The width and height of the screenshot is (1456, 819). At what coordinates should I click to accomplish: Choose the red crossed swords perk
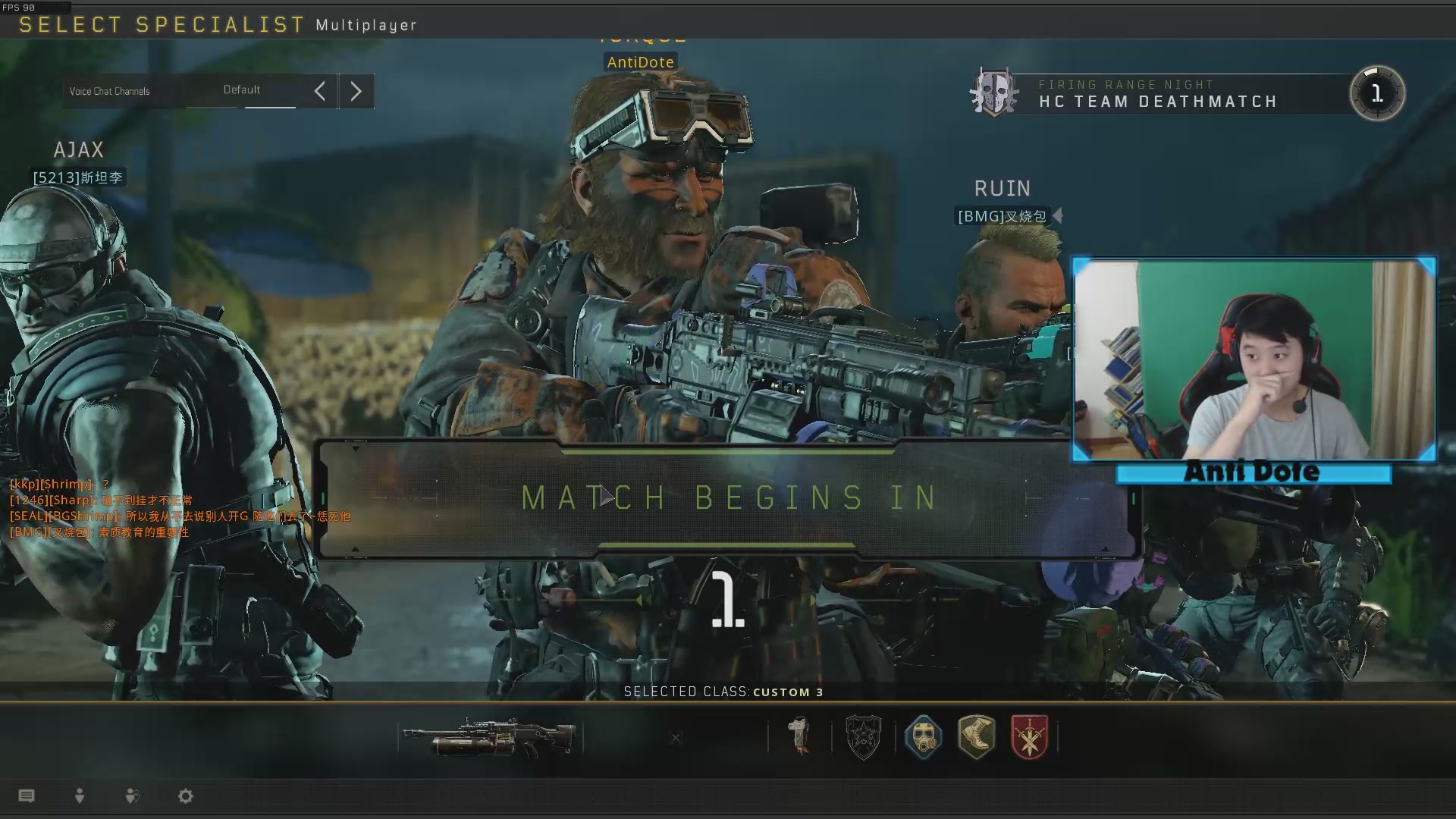(x=1029, y=737)
